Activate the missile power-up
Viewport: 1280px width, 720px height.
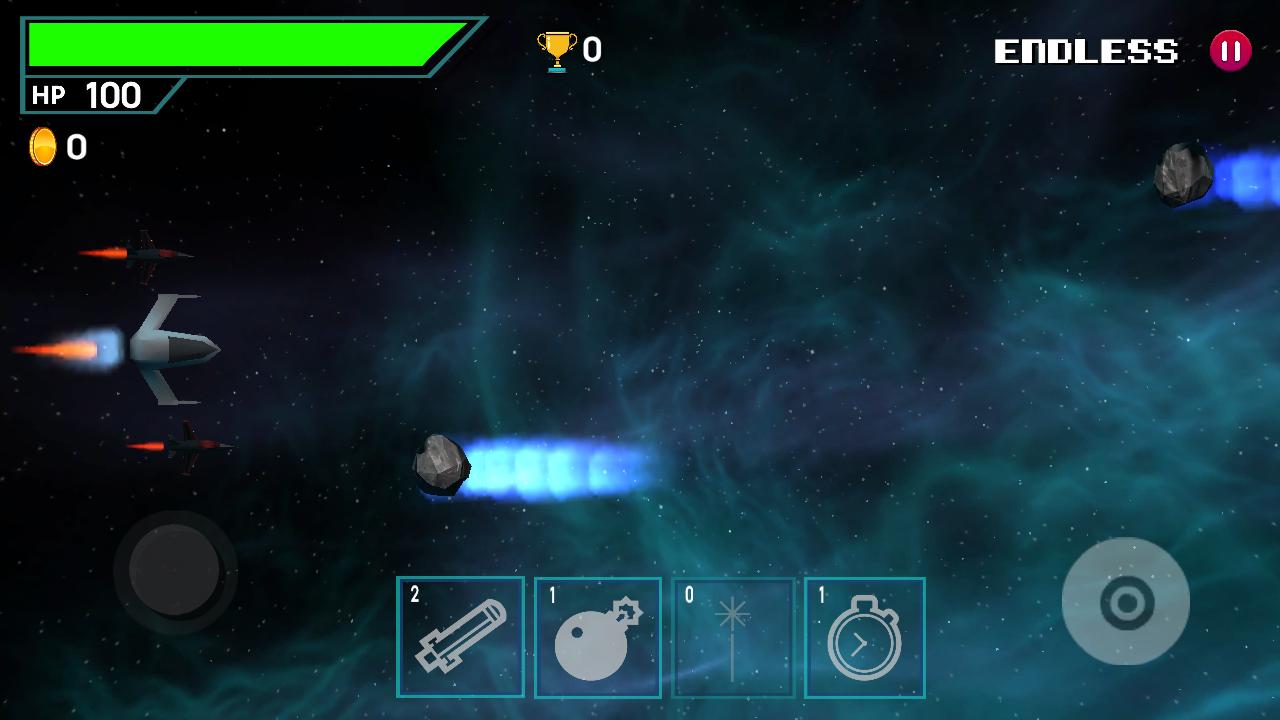tap(461, 635)
